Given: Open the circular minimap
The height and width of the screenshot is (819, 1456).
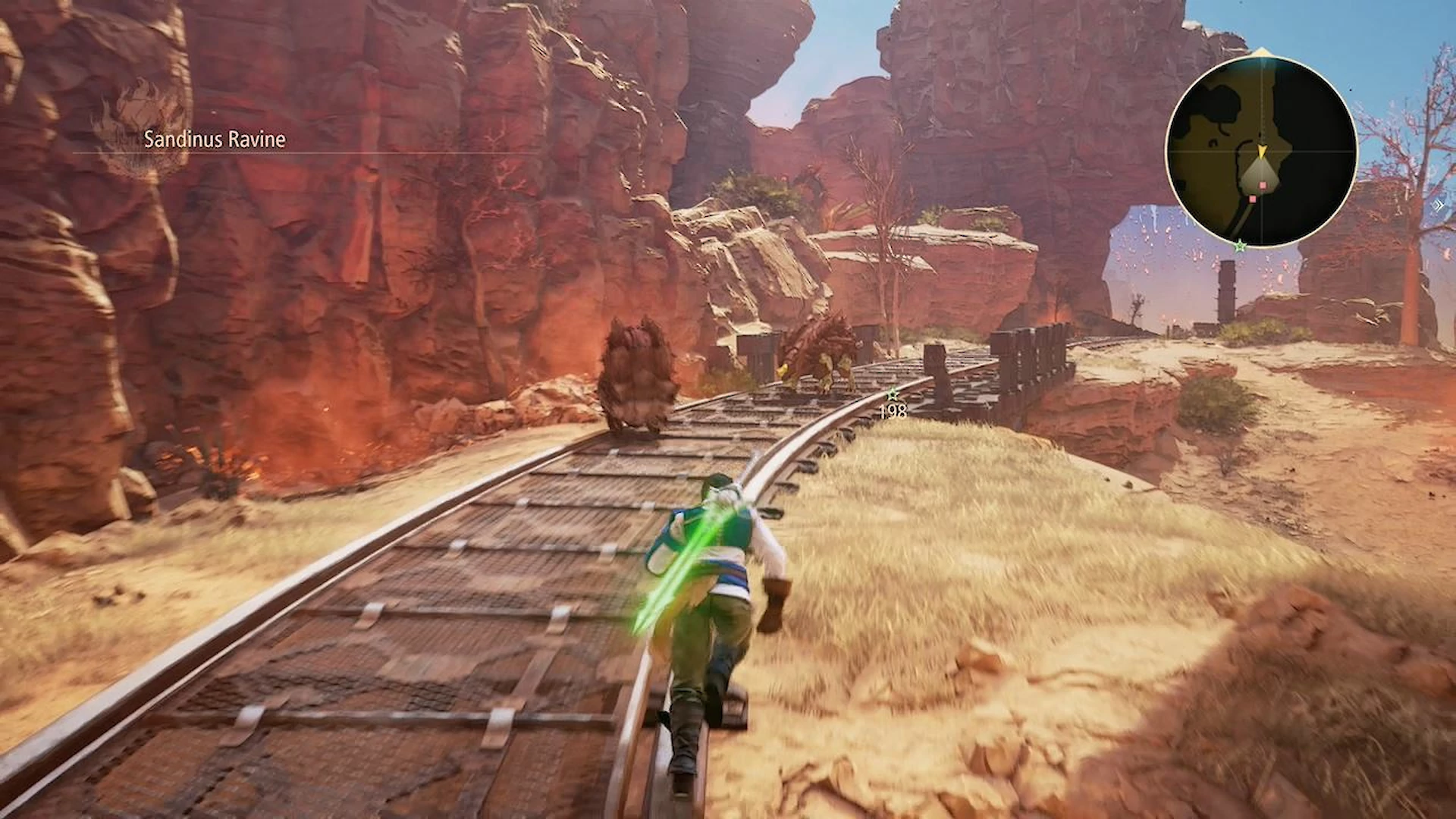Looking at the screenshot, I should pyautogui.click(x=1260, y=152).
